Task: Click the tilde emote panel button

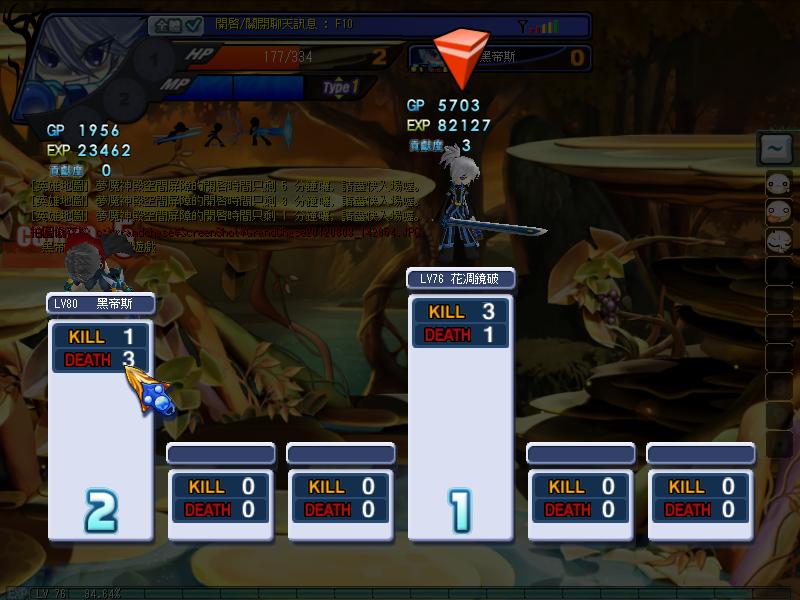Action: tap(777, 150)
